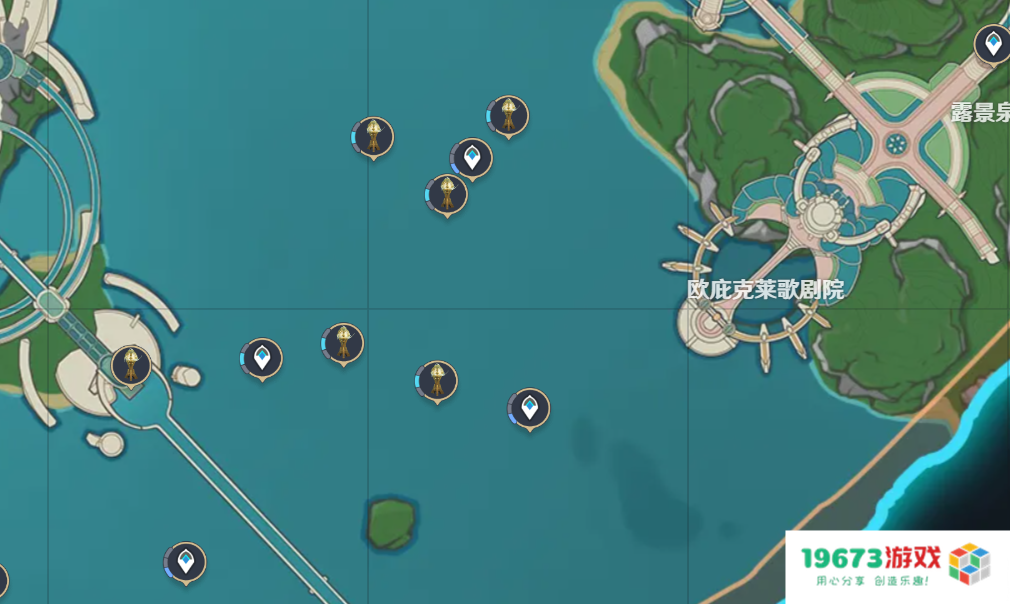Open the waypoint marker next to the long bridge
The width and height of the screenshot is (1010, 604).
pyautogui.click(x=185, y=562)
